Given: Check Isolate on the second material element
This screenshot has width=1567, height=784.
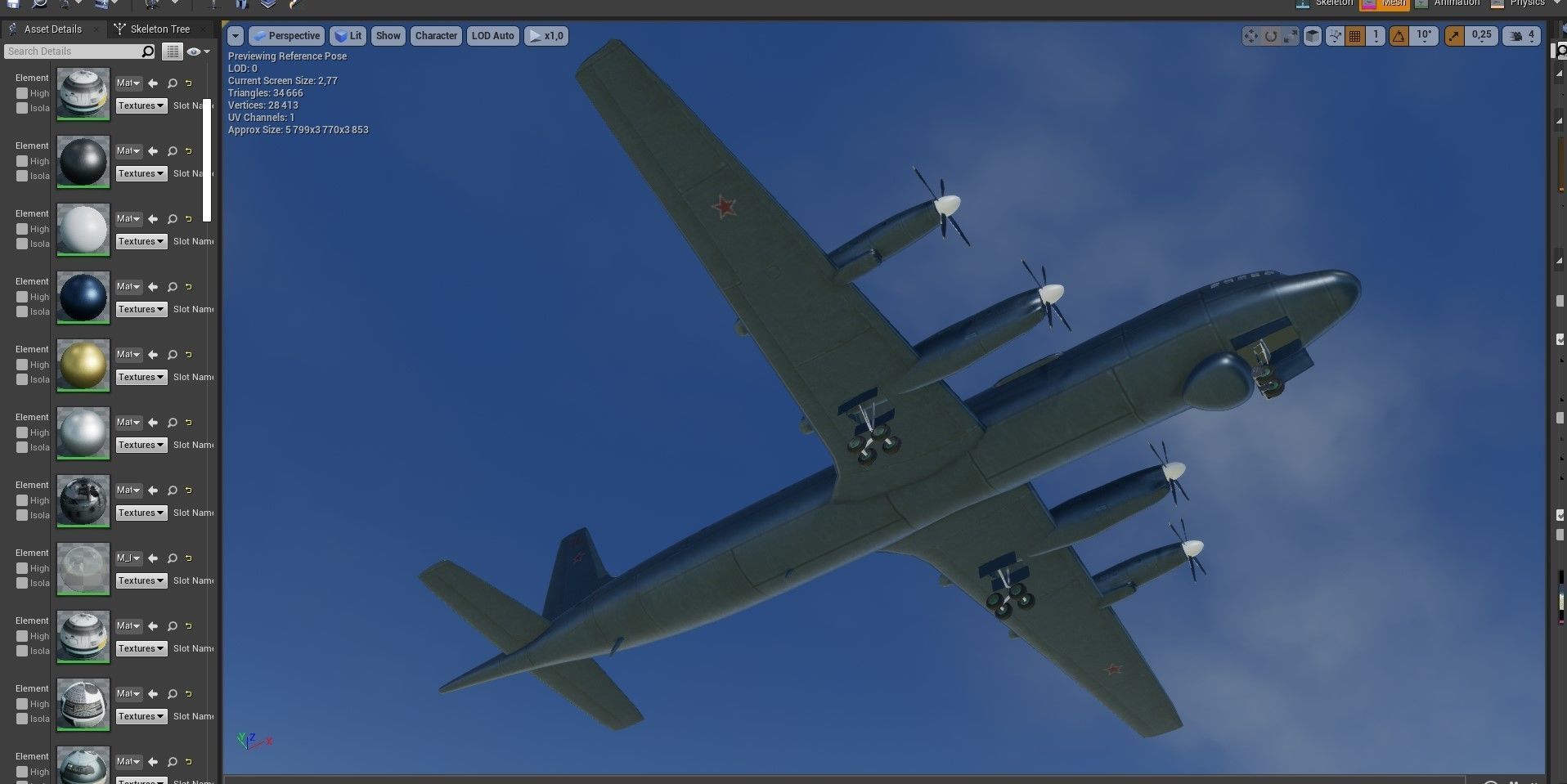Looking at the screenshot, I should coord(22,176).
